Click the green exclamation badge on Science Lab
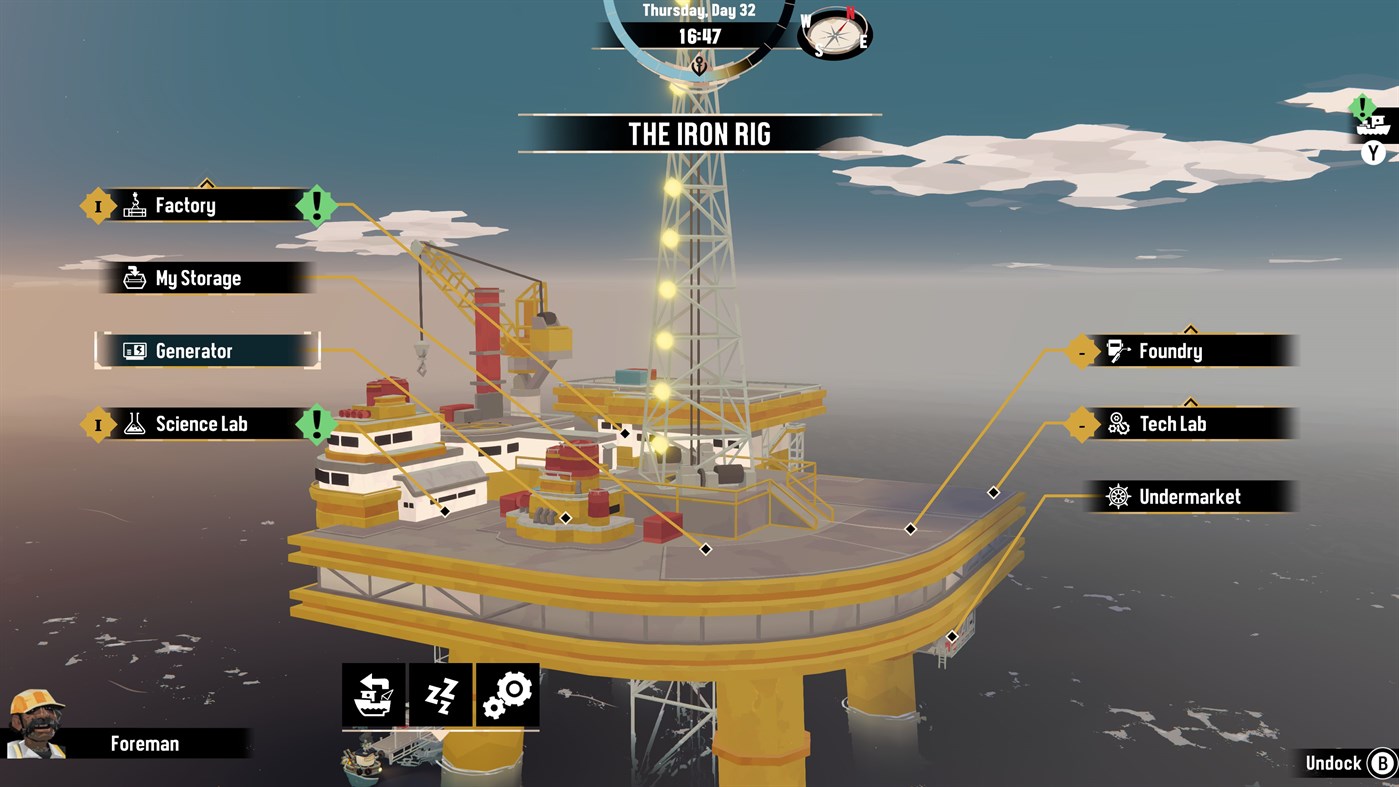This screenshot has height=787, width=1399. click(316, 423)
